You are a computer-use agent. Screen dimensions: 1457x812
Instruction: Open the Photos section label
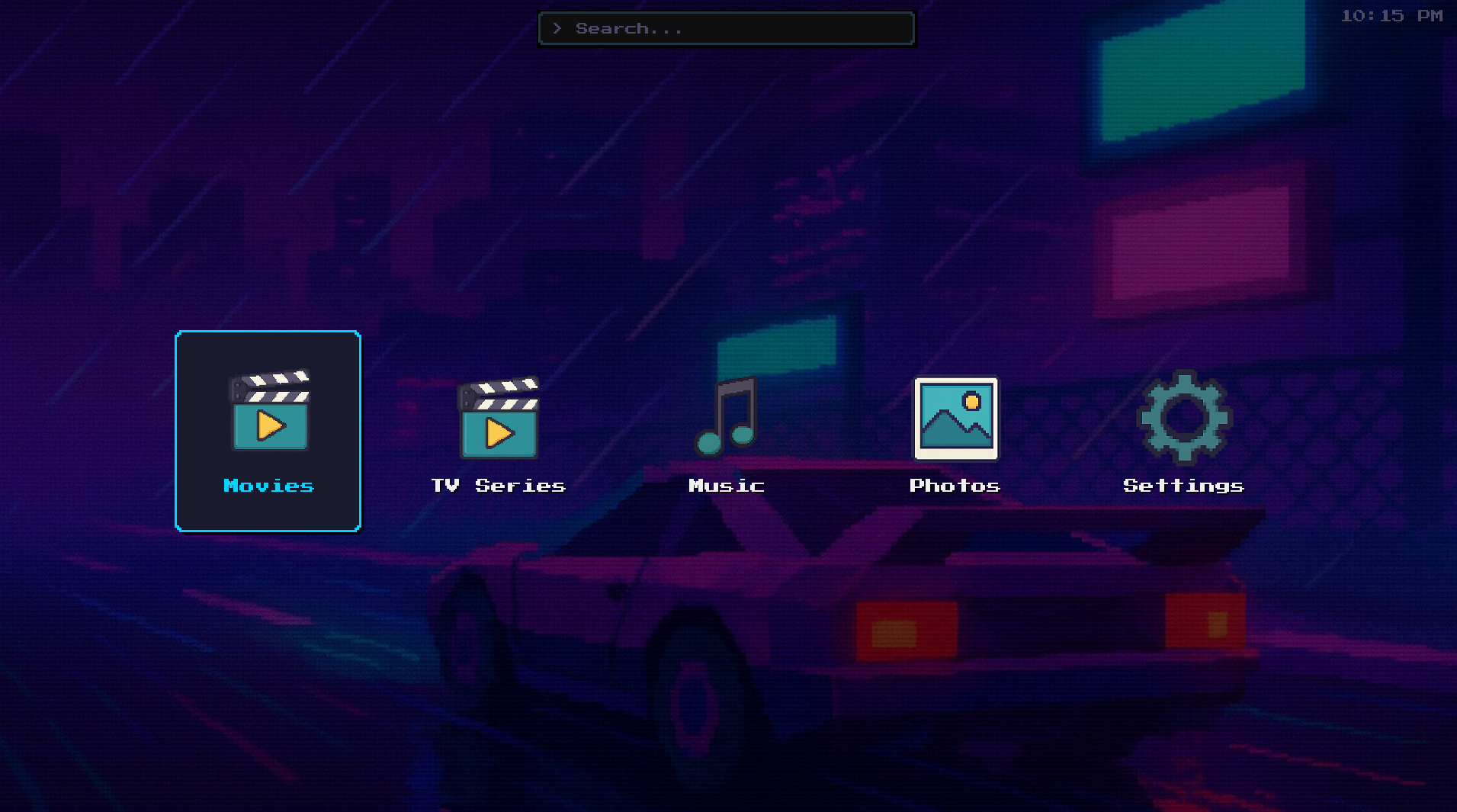point(955,485)
